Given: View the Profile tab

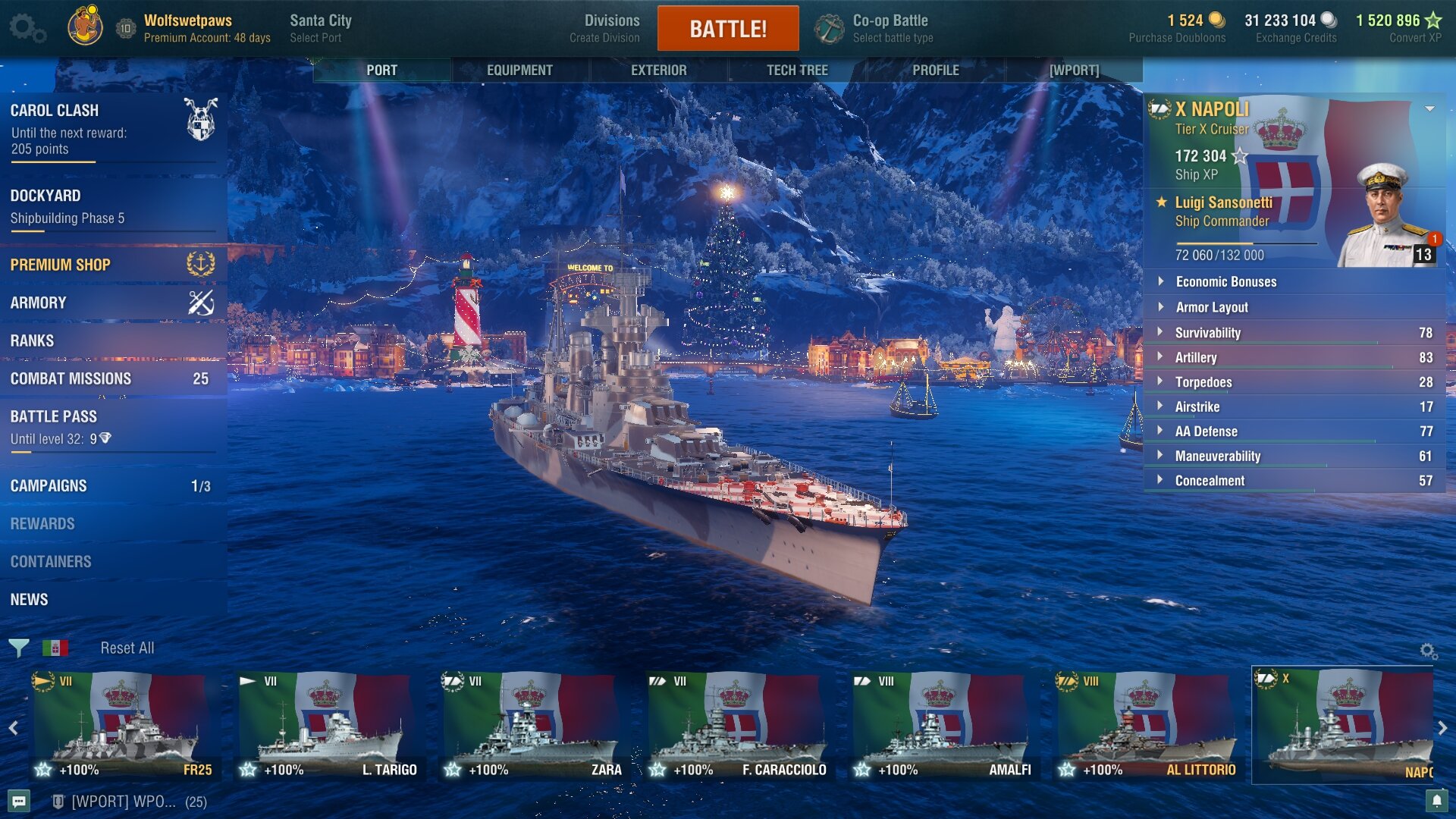Looking at the screenshot, I should pos(935,70).
